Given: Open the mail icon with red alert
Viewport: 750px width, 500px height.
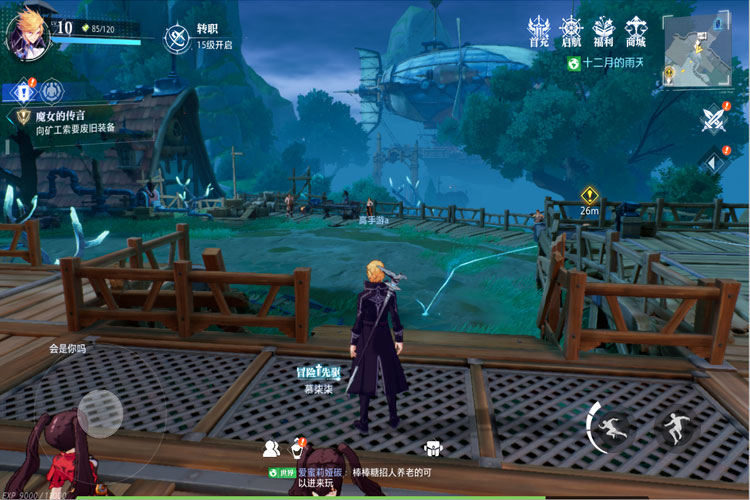Looking at the screenshot, I should [297, 447].
